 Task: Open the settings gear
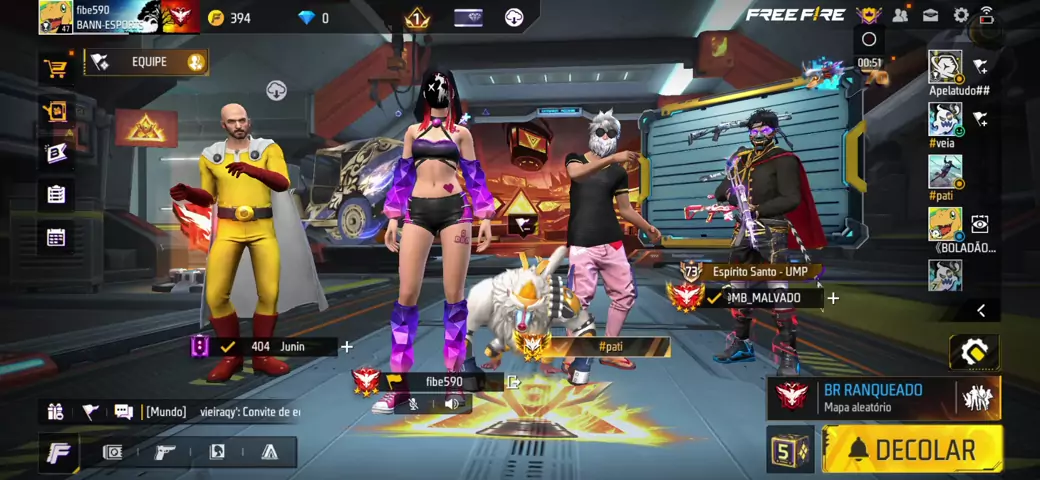pos(960,15)
